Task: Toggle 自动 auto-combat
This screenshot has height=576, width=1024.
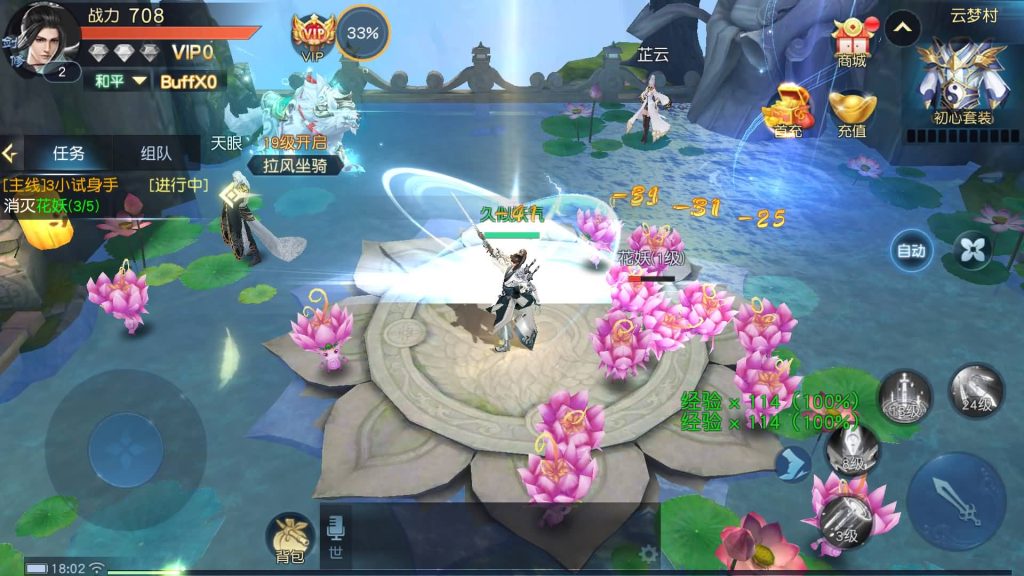Action: [x=911, y=251]
